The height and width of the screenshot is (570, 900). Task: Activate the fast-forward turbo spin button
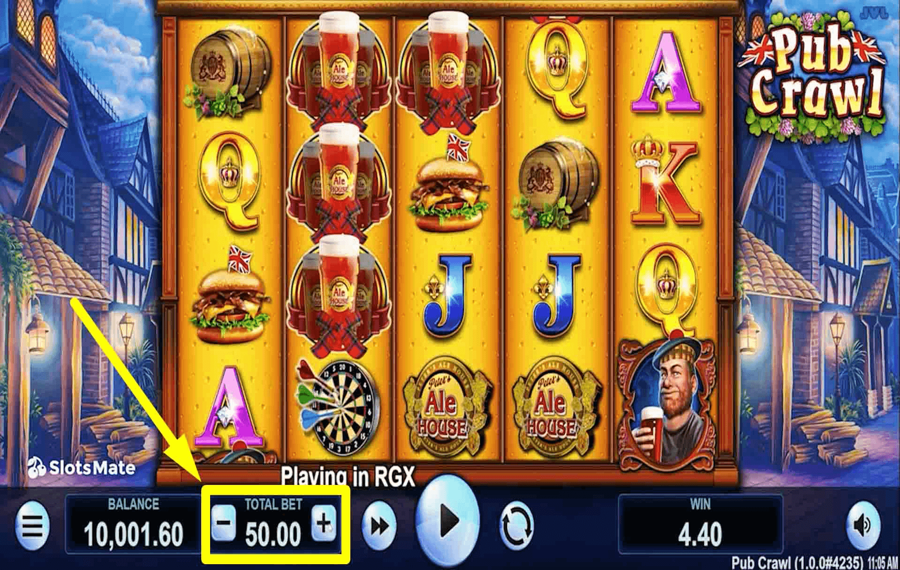point(379,525)
